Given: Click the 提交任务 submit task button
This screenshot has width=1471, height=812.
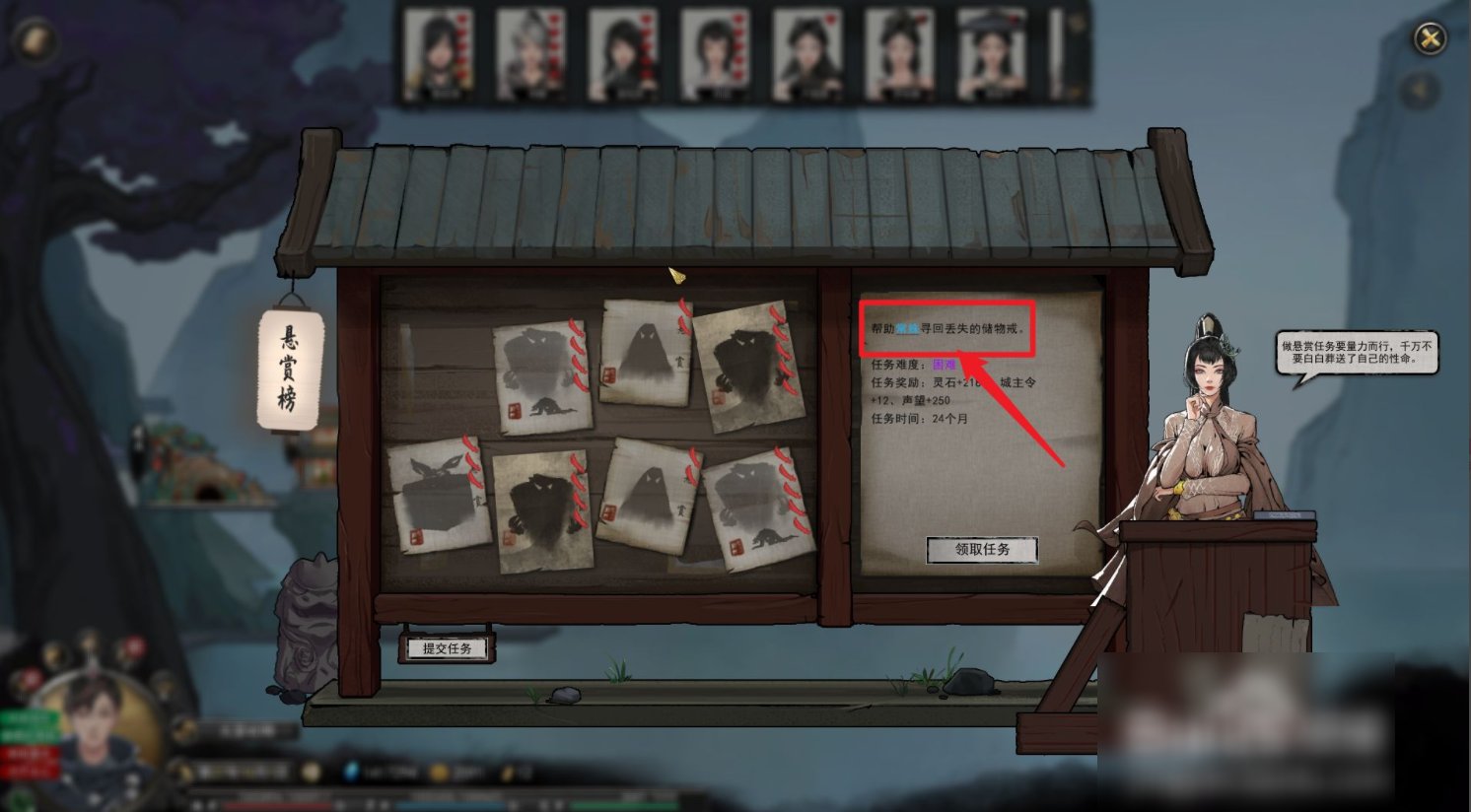Looking at the screenshot, I should click(x=447, y=648).
